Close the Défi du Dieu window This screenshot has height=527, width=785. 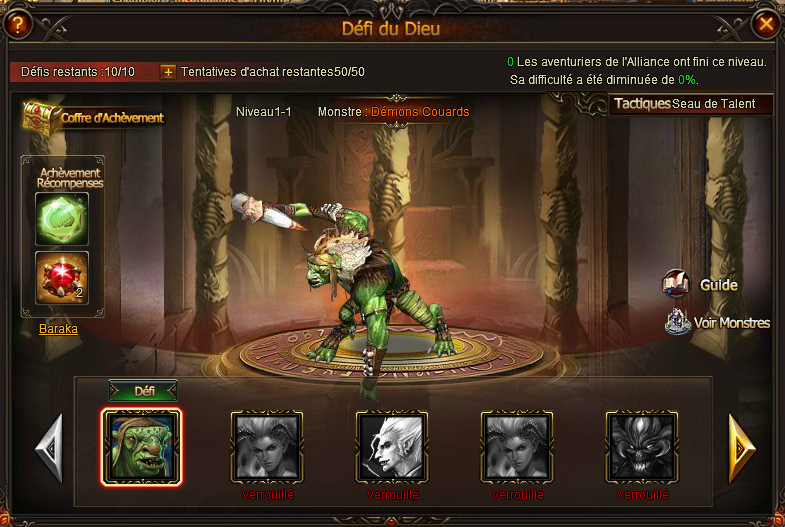(766, 23)
